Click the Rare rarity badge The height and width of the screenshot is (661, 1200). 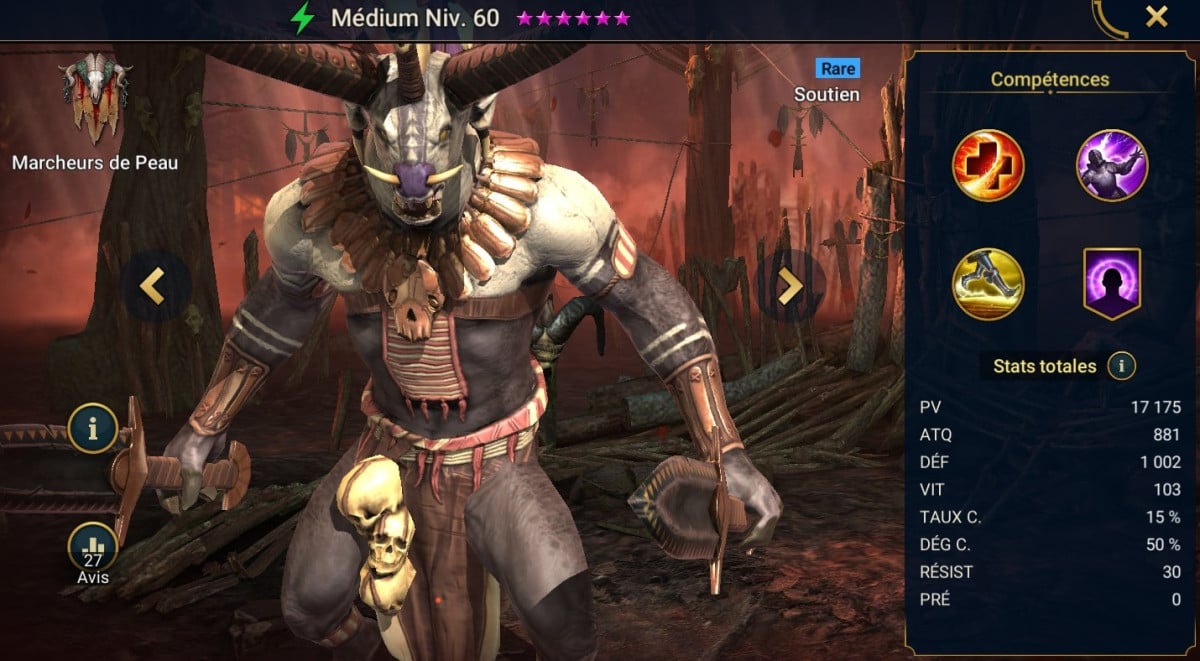tap(836, 69)
